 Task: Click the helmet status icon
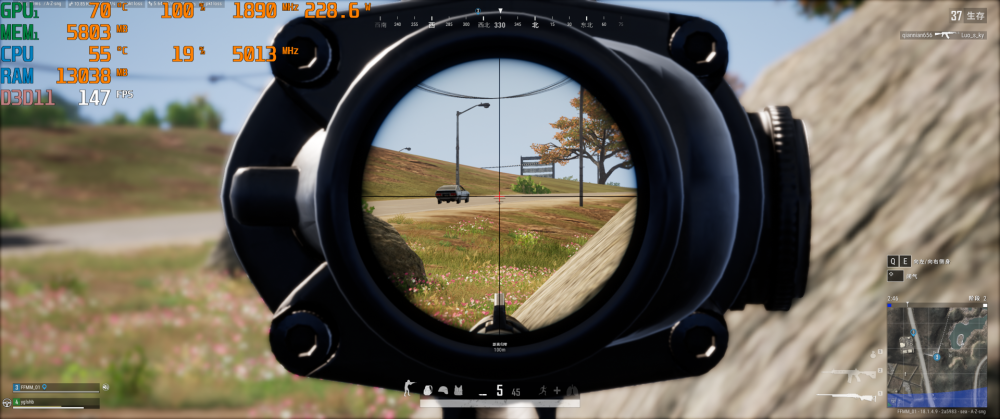coord(441,389)
